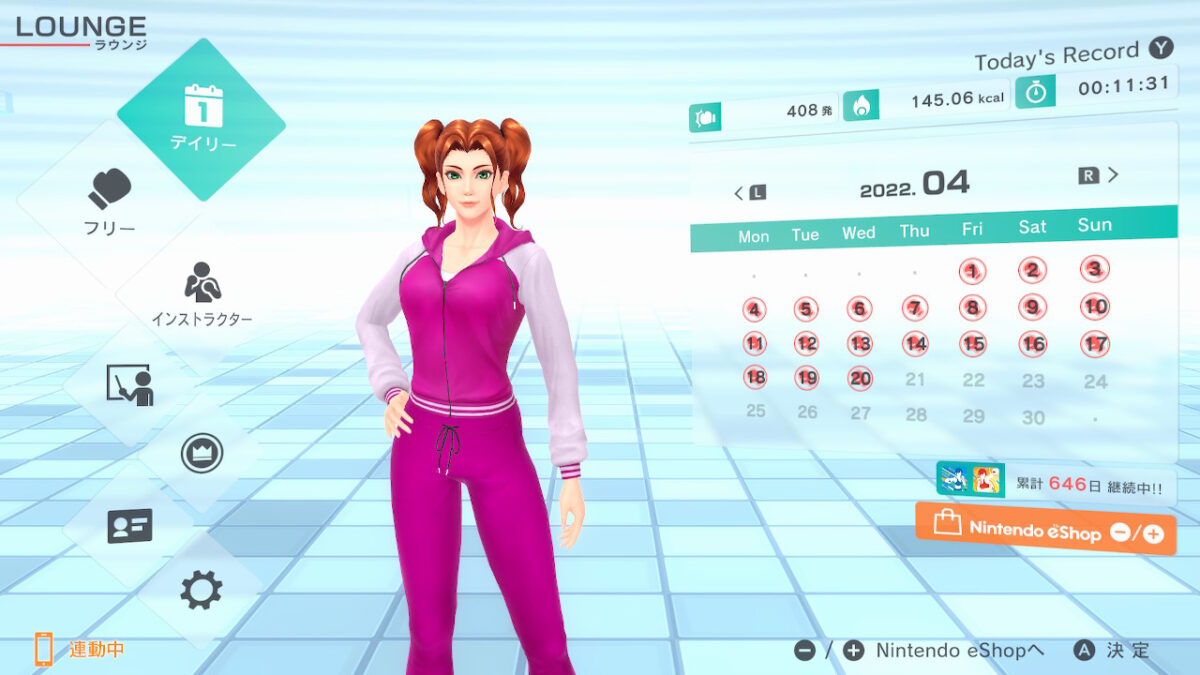Go to next month with right arrow
1200x675 pixels.
[1100, 176]
